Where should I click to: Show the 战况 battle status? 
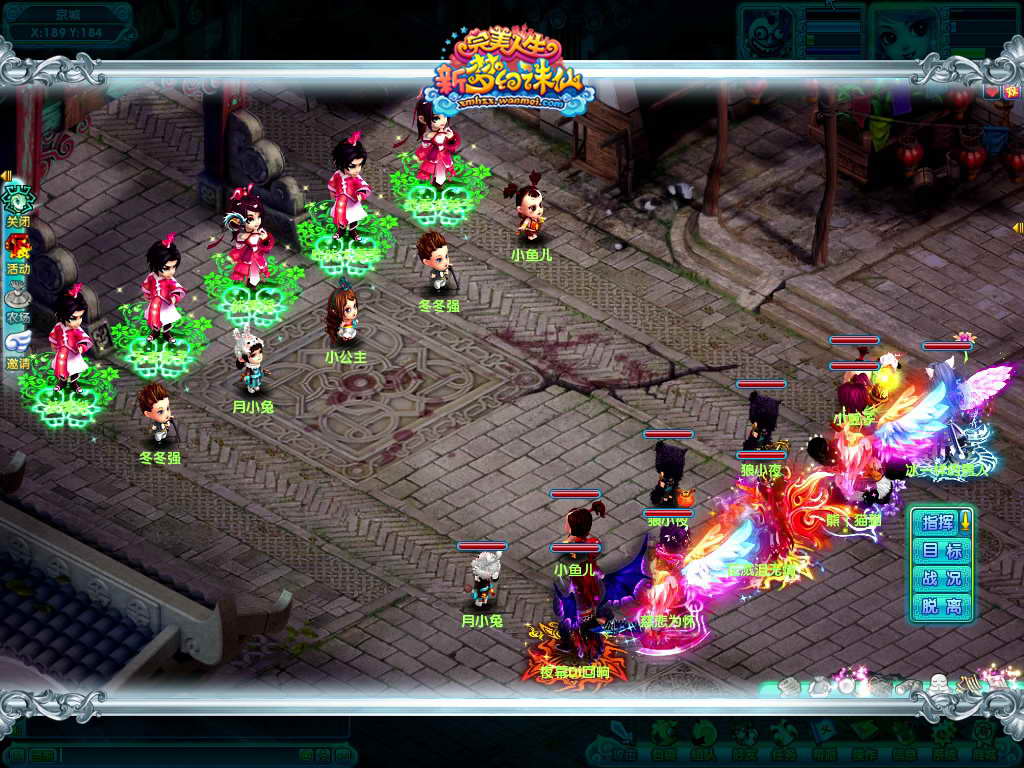click(941, 579)
